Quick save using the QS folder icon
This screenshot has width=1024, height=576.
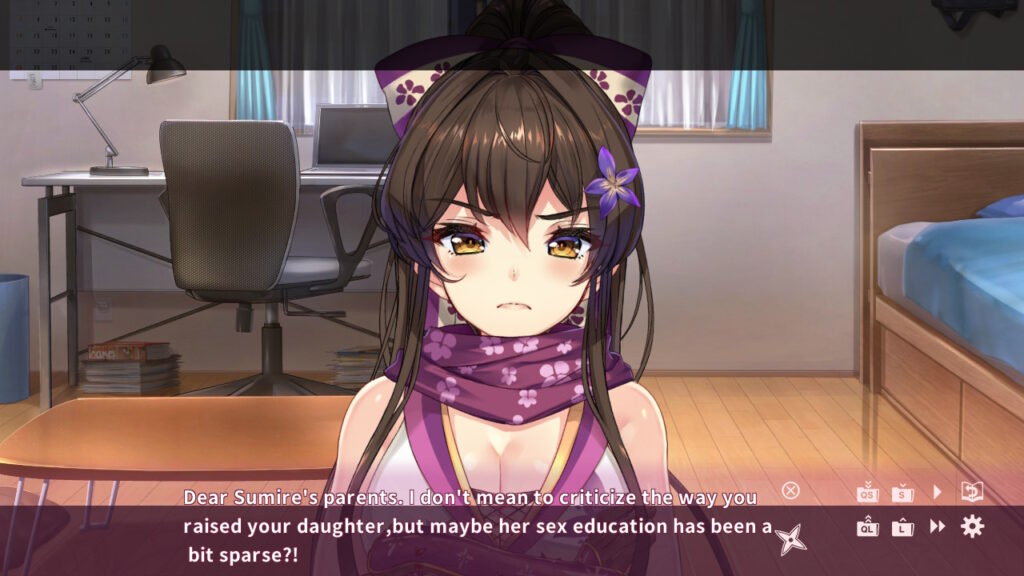tap(867, 492)
